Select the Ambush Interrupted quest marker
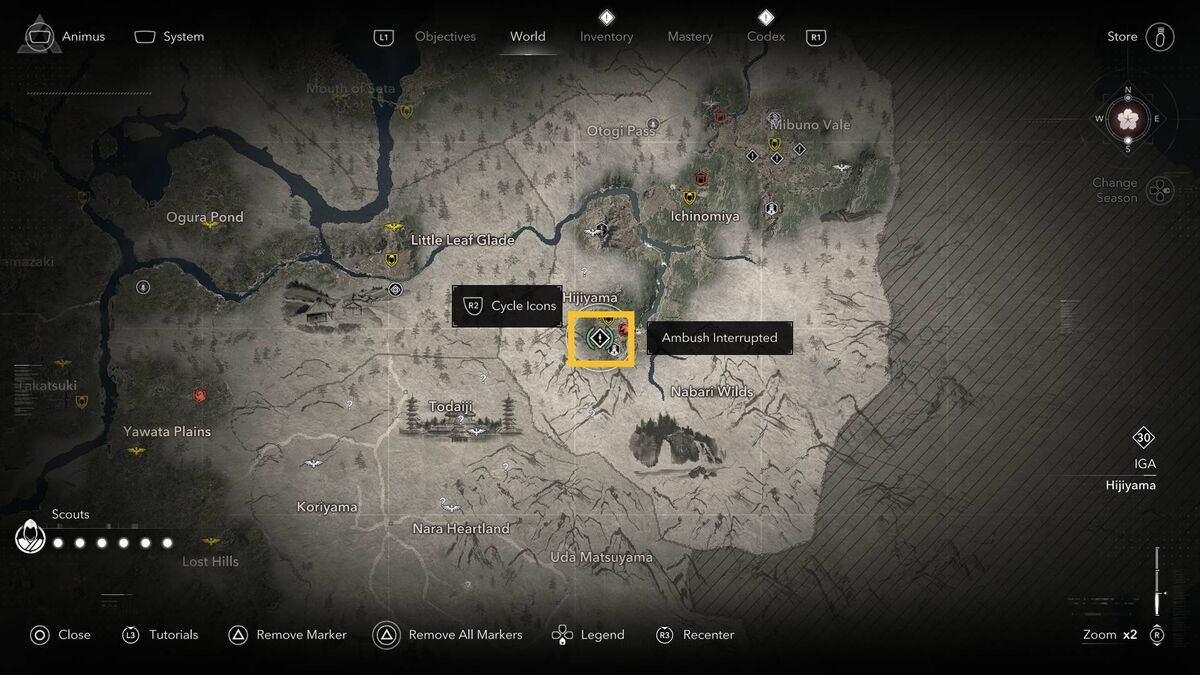Image resolution: width=1200 pixels, height=675 pixels. coord(599,340)
